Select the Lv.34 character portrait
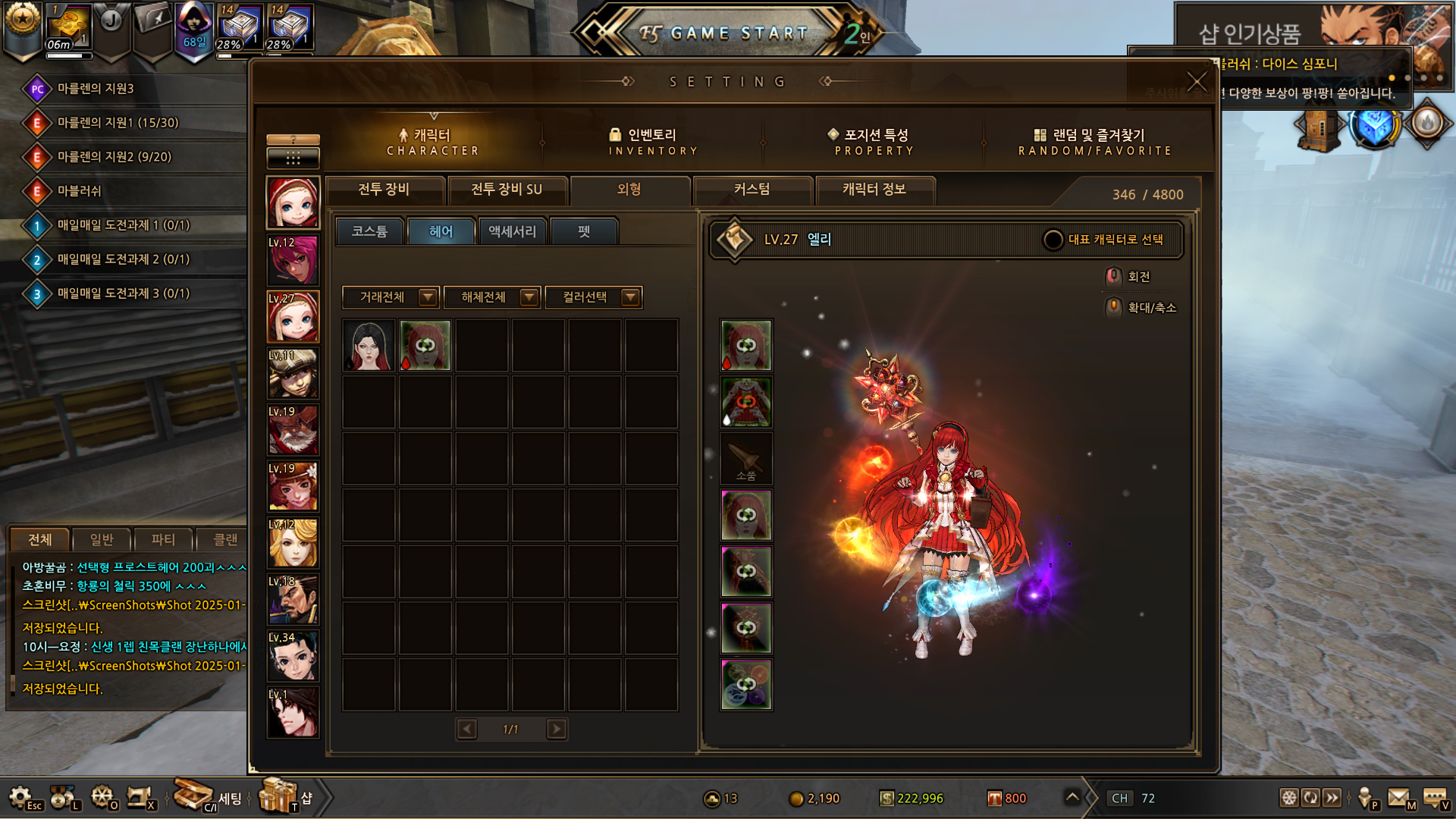Screen dimensions: 1456x819 point(293,656)
